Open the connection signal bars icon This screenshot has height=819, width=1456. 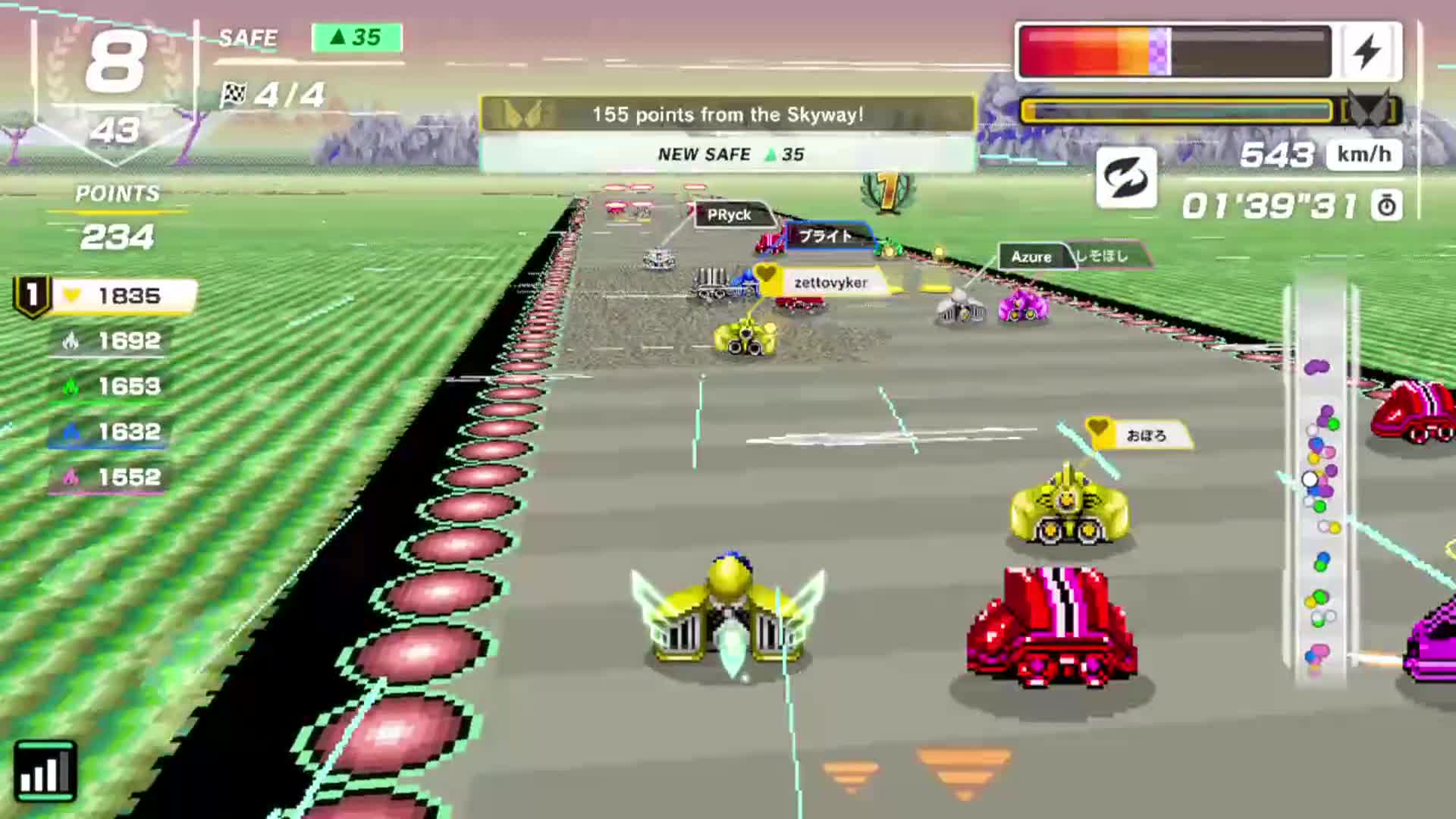tap(45, 772)
